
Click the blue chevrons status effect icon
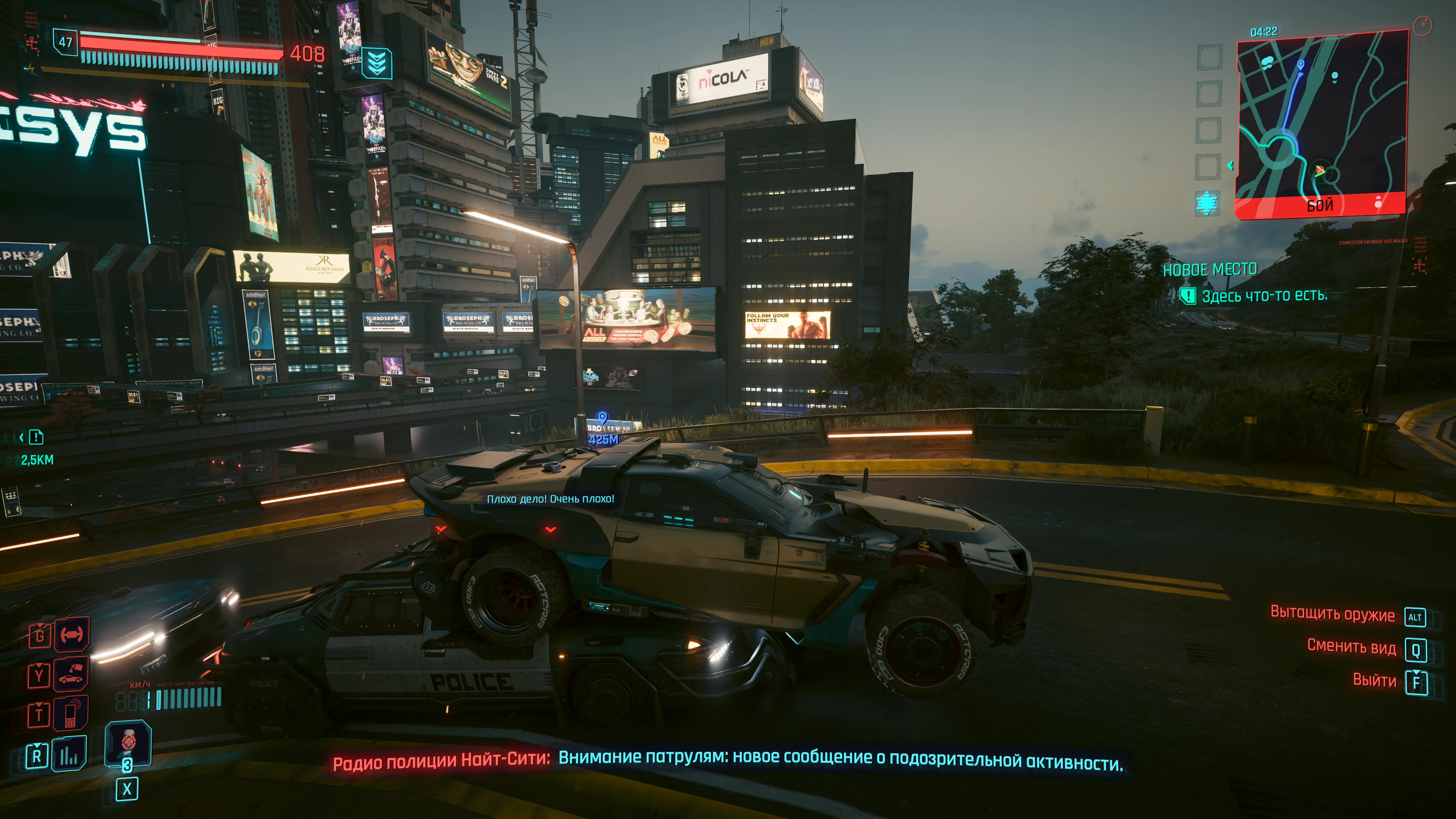377,63
